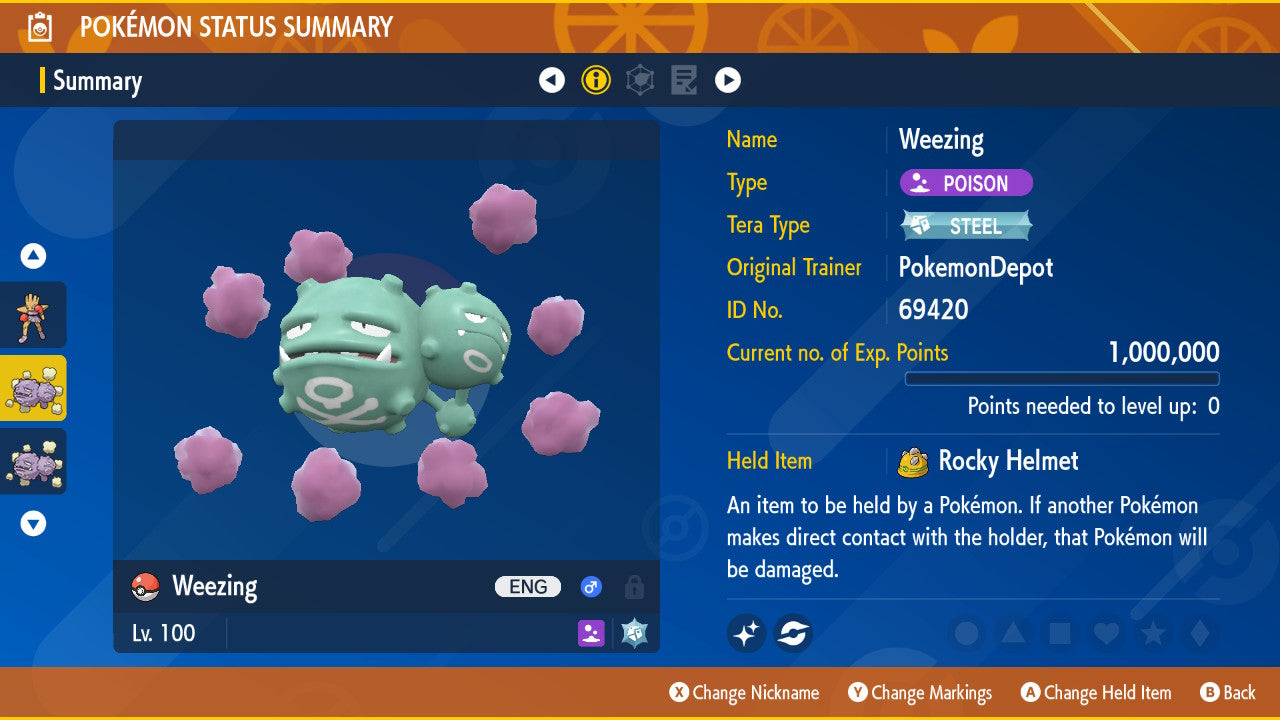Switch to the memo notes tab

point(684,80)
